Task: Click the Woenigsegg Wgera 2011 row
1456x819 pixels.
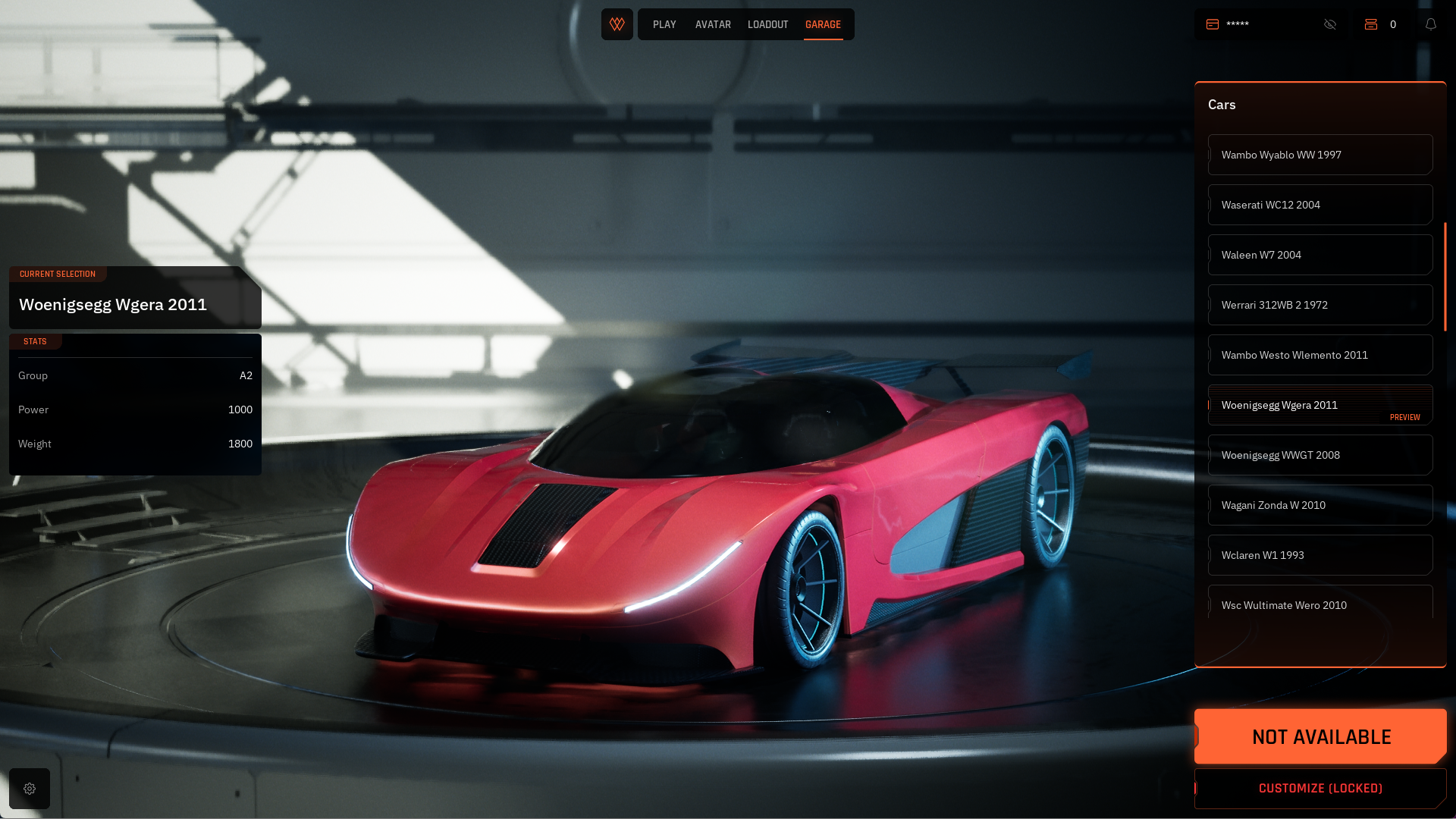Action: pos(1319,405)
